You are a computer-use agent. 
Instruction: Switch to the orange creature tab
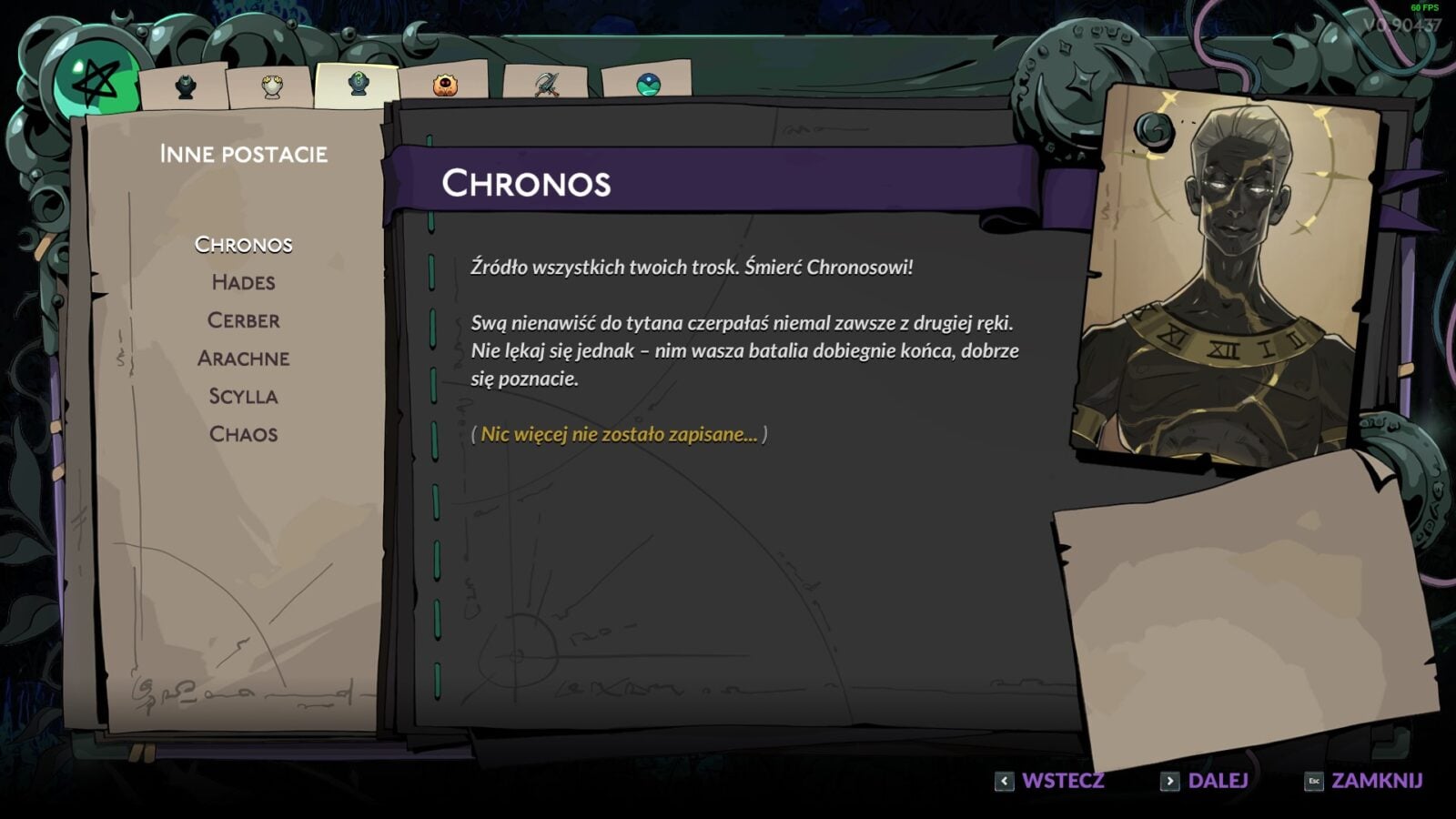coord(445,86)
